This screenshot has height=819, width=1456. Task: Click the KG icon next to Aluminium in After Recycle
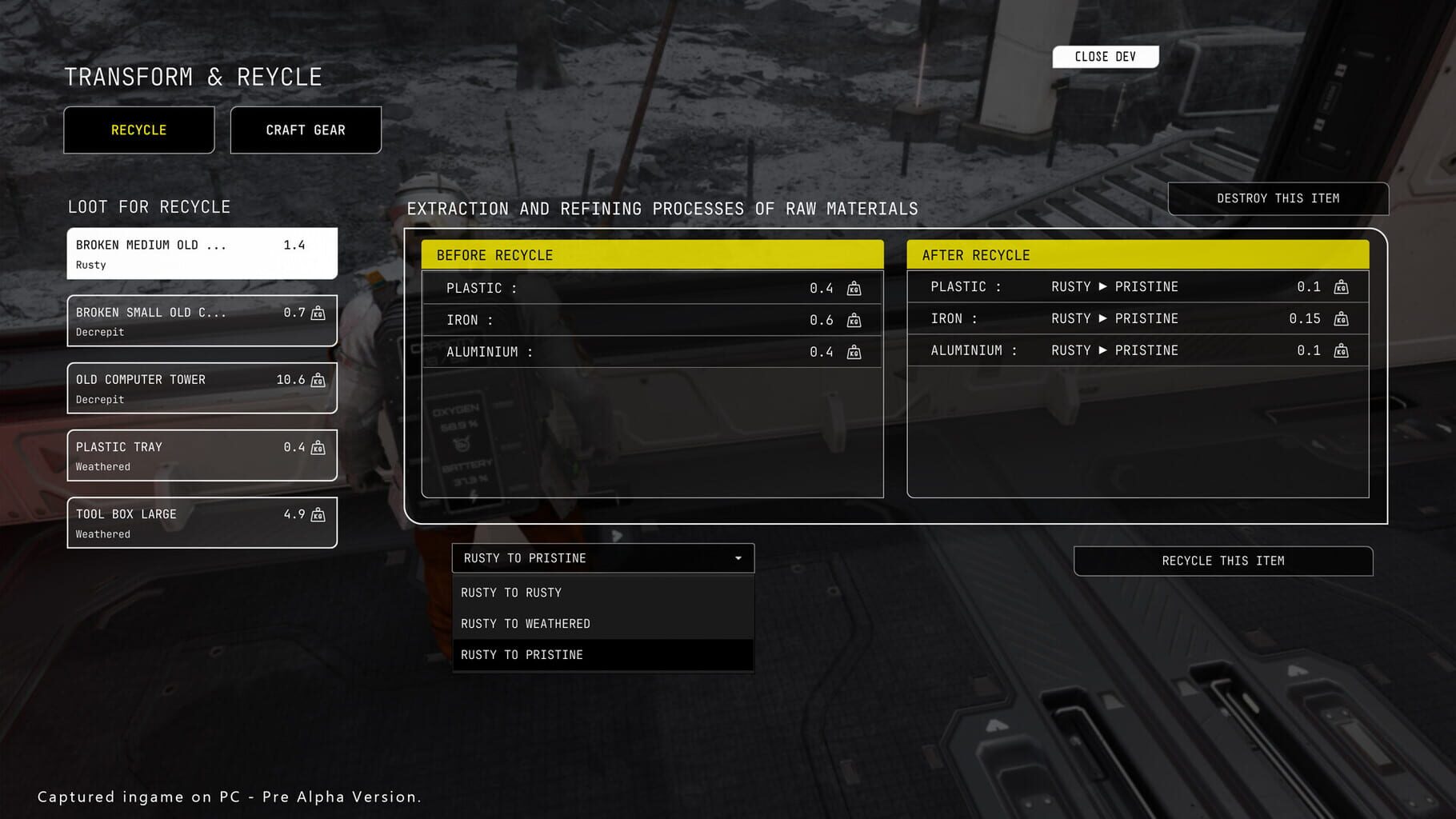pos(1342,350)
